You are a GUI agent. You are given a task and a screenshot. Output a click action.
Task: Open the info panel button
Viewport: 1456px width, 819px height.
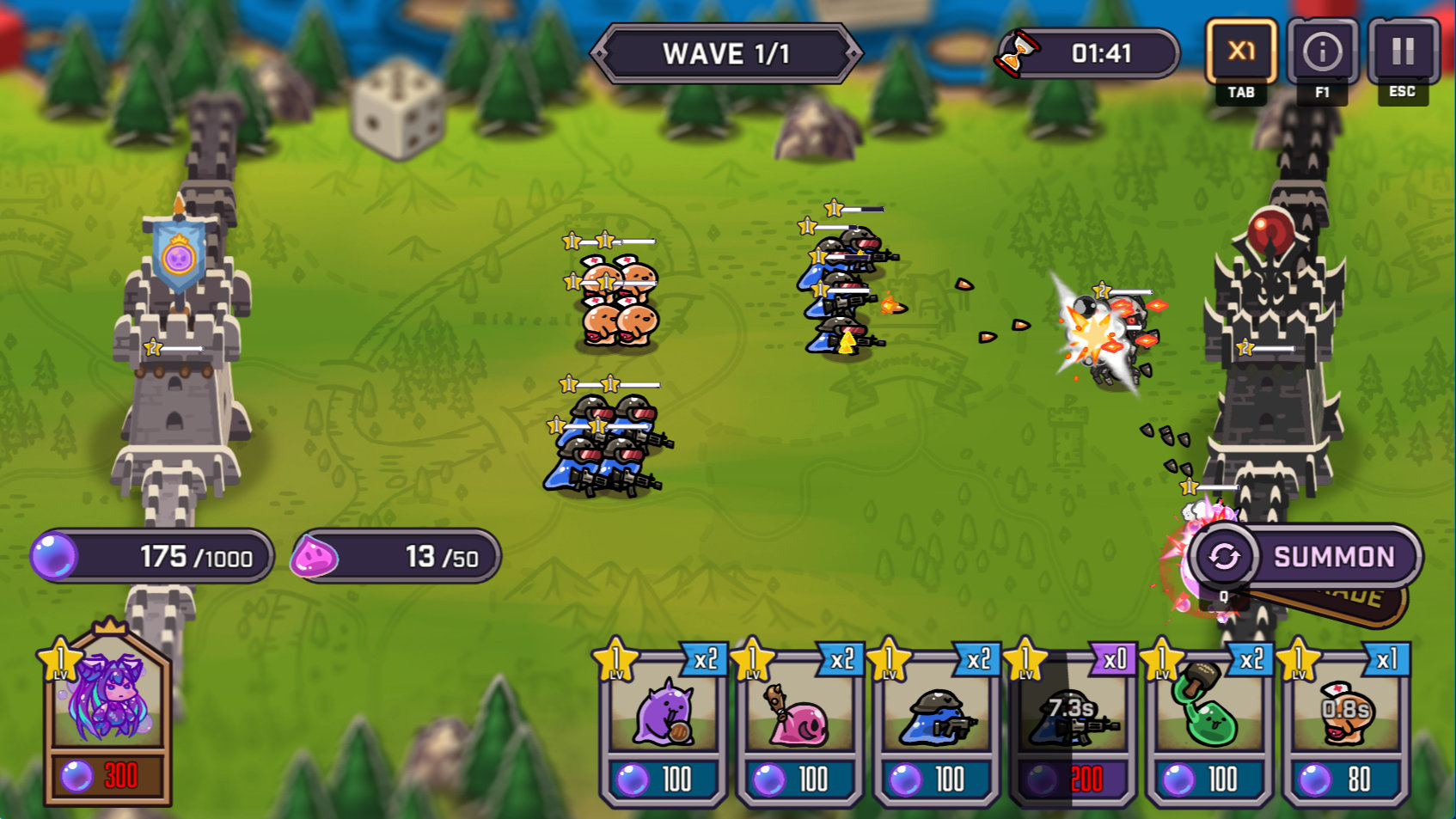click(x=1322, y=52)
